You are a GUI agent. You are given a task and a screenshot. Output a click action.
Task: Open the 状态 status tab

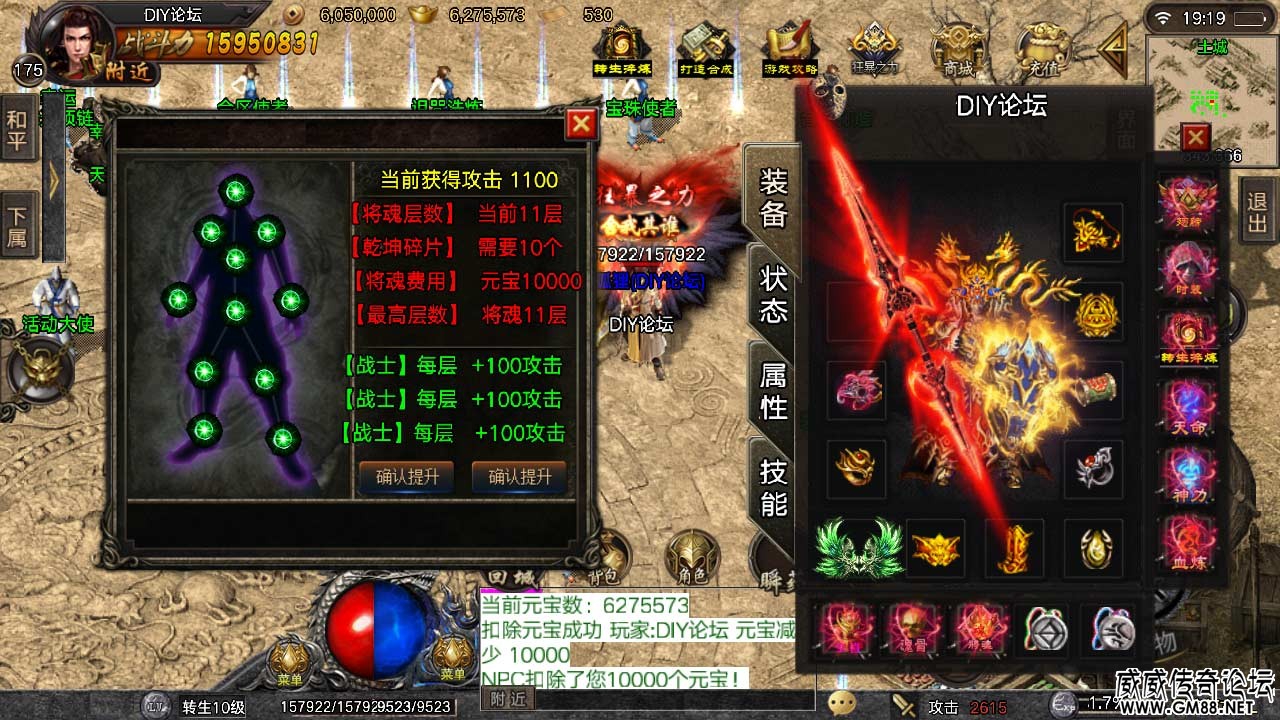[x=774, y=294]
